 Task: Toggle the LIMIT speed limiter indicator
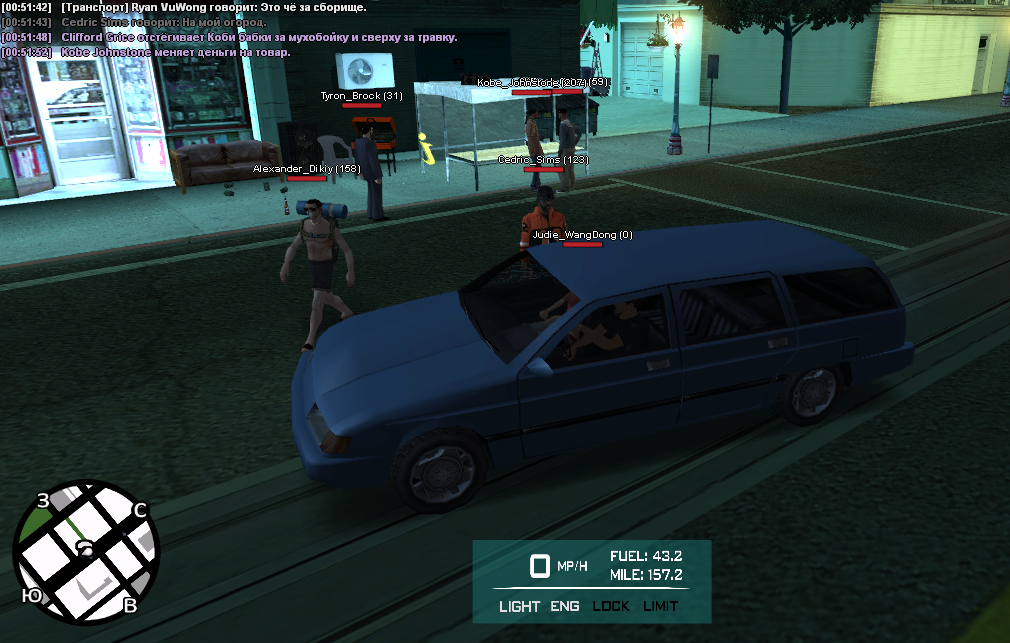(x=660, y=606)
